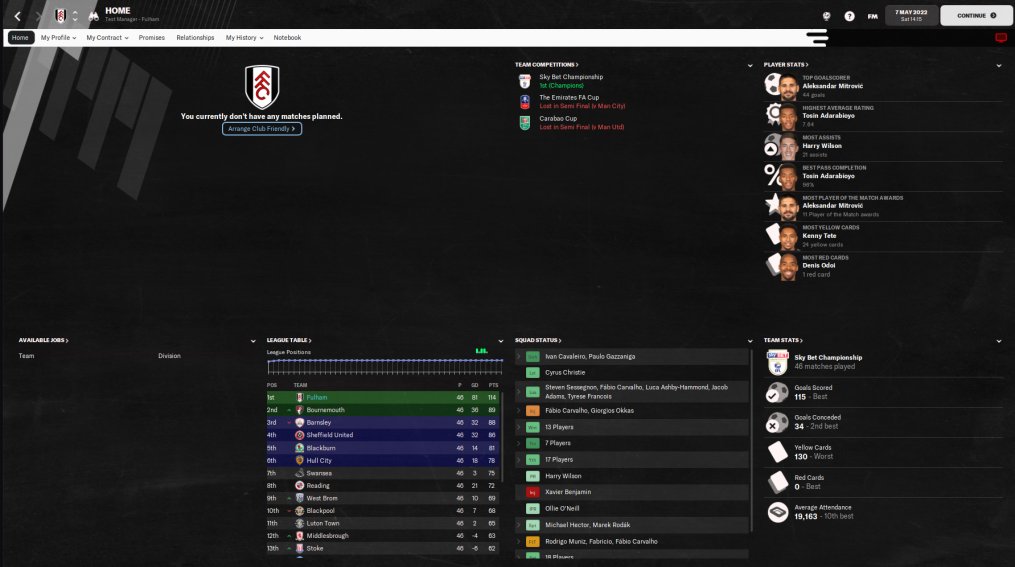Open the Squad Status panel

(538, 341)
